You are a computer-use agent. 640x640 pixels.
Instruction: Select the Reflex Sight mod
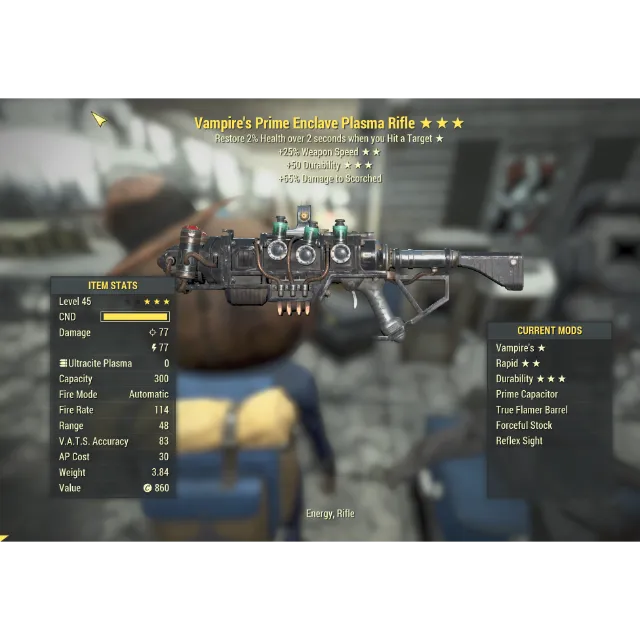tap(519, 441)
